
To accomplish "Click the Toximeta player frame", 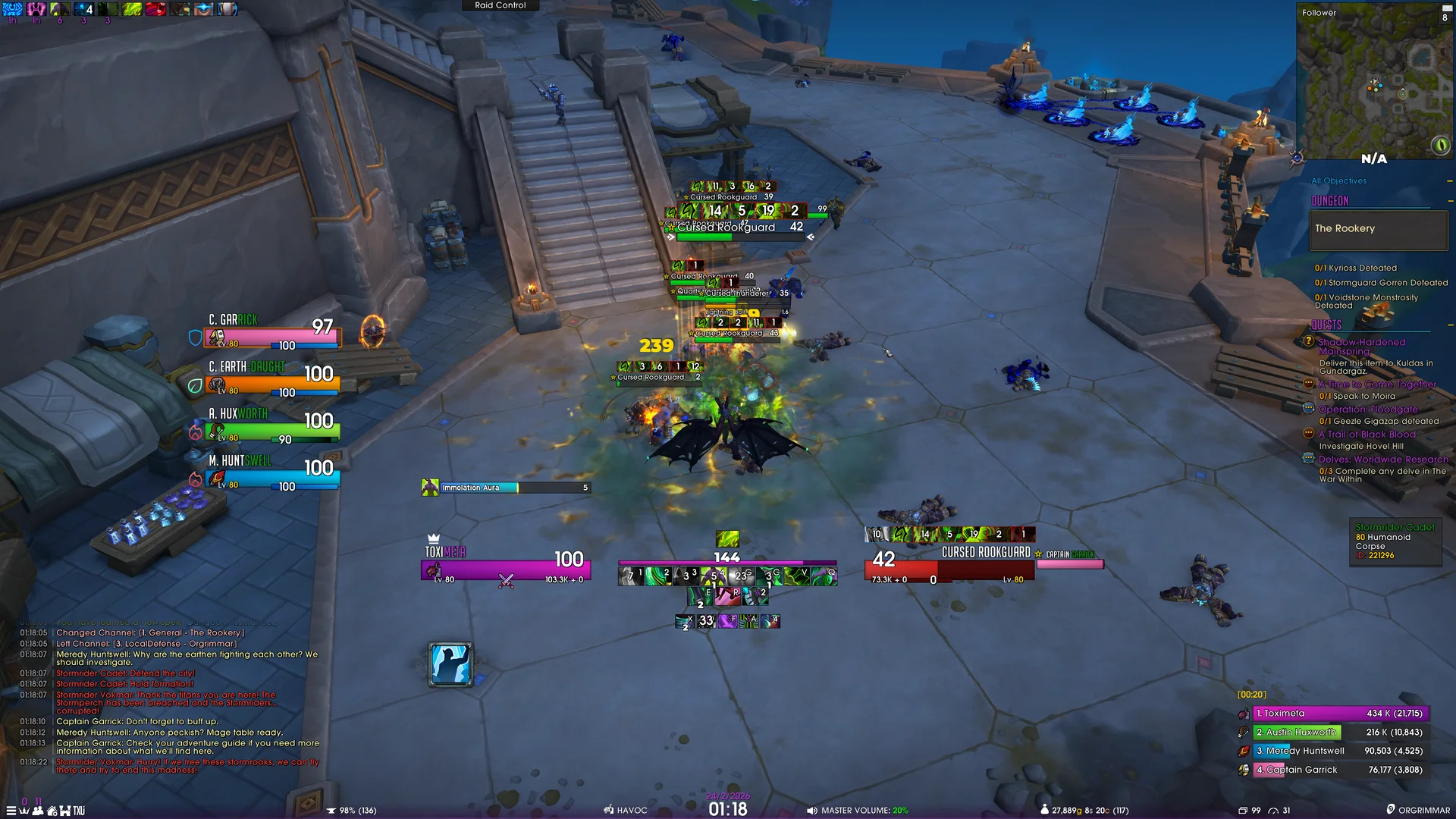I will 506,569.
